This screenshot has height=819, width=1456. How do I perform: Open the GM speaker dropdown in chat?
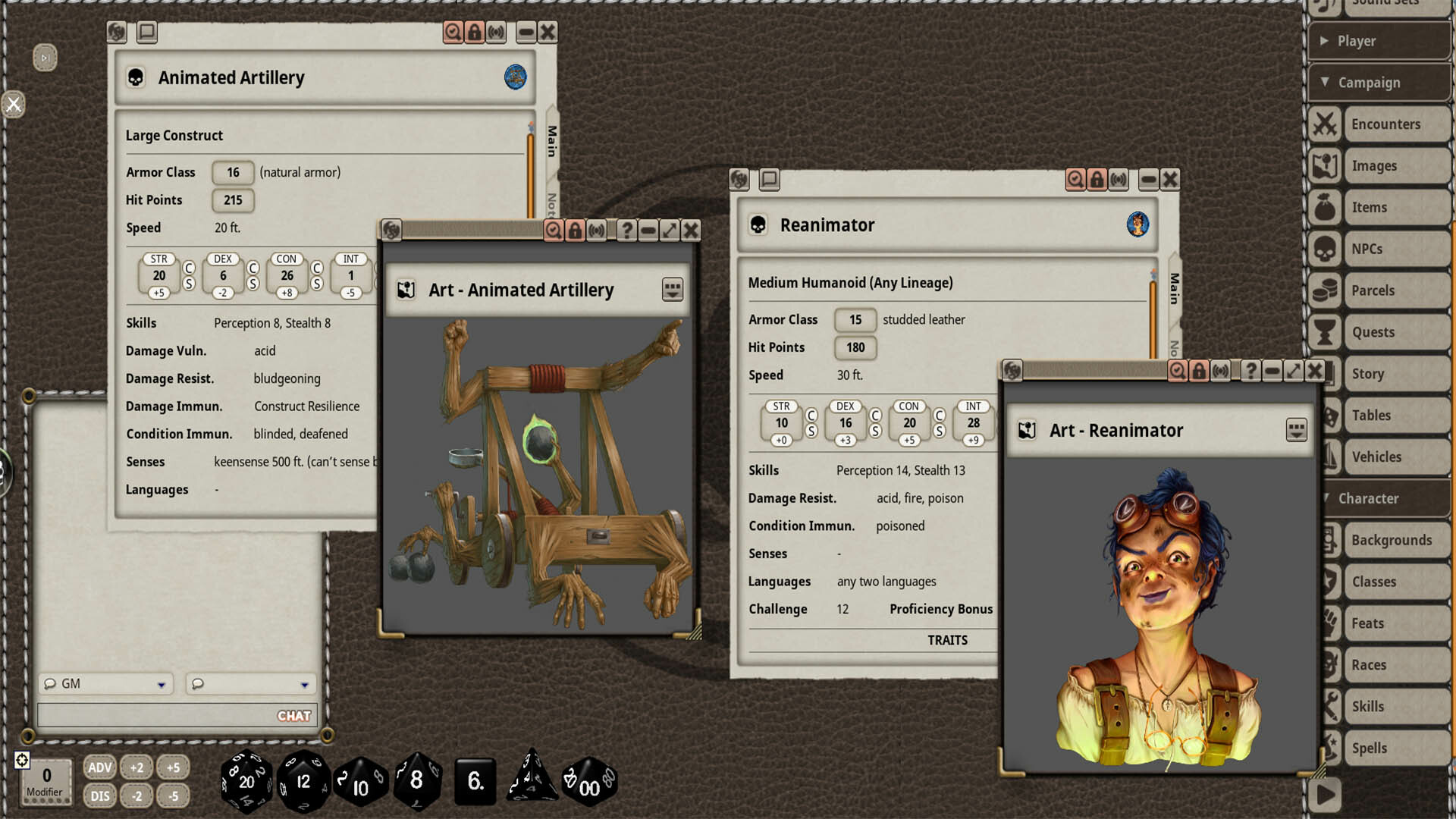click(x=106, y=683)
